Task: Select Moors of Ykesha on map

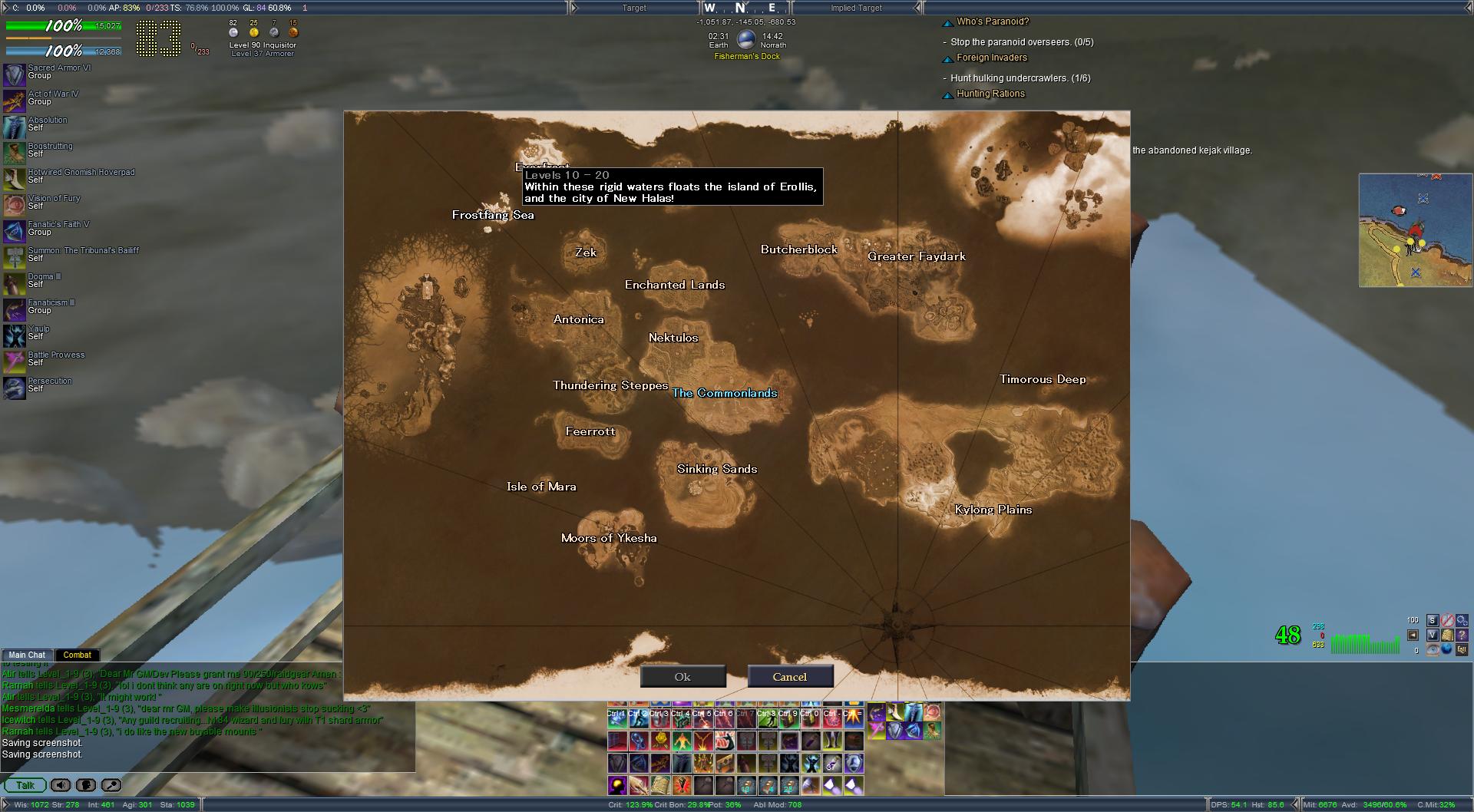Action: [x=608, y=538]
